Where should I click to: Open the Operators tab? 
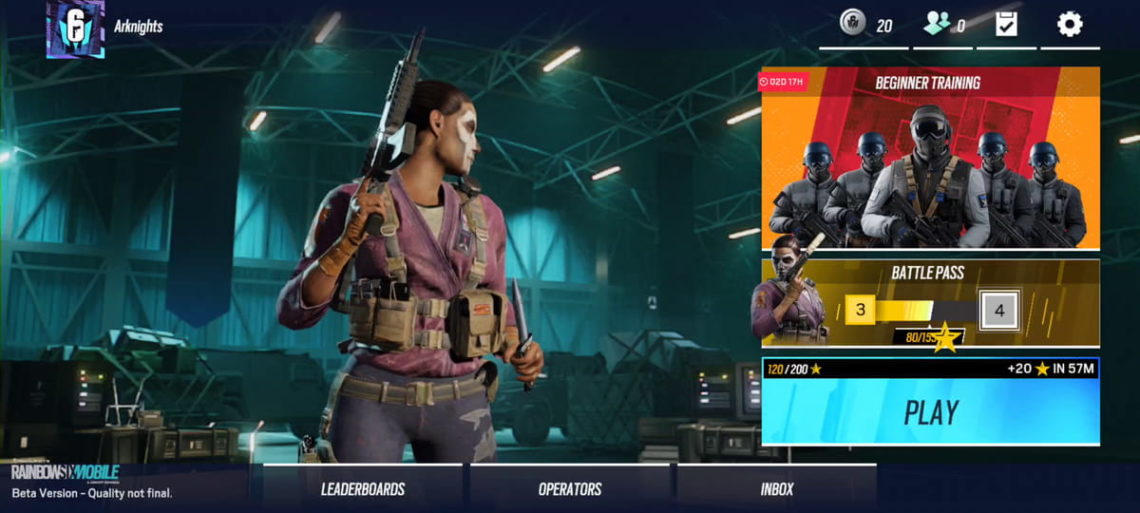(x=570, y=489)
